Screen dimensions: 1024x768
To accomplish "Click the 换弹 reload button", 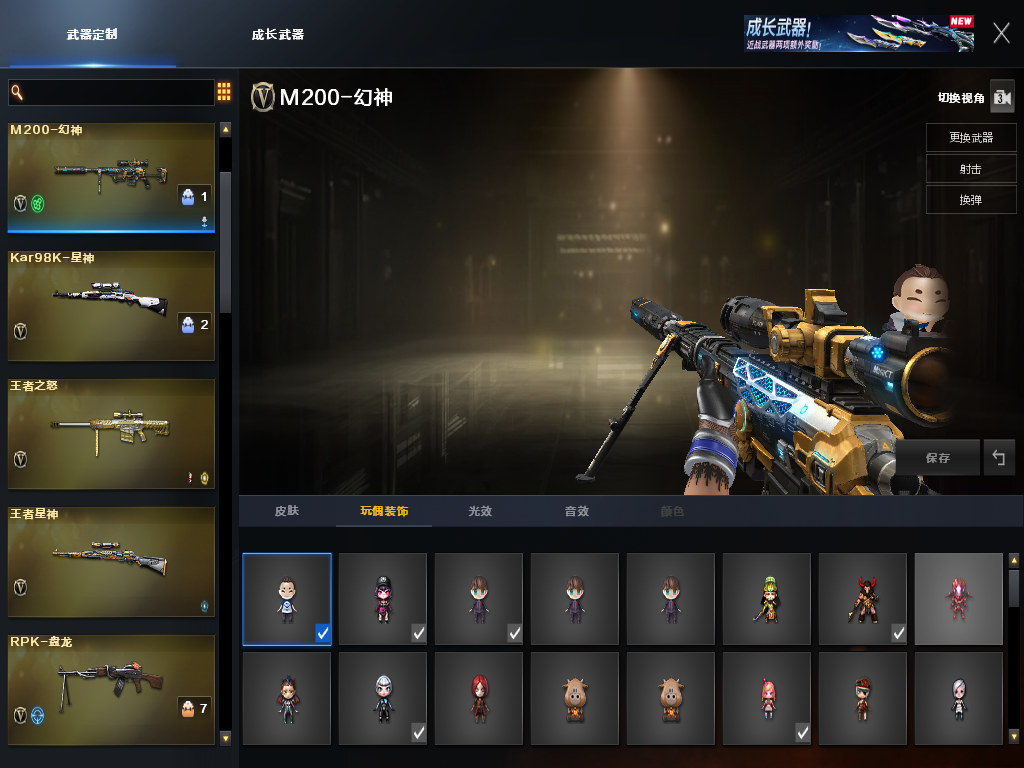I will (x=970, y=200).
